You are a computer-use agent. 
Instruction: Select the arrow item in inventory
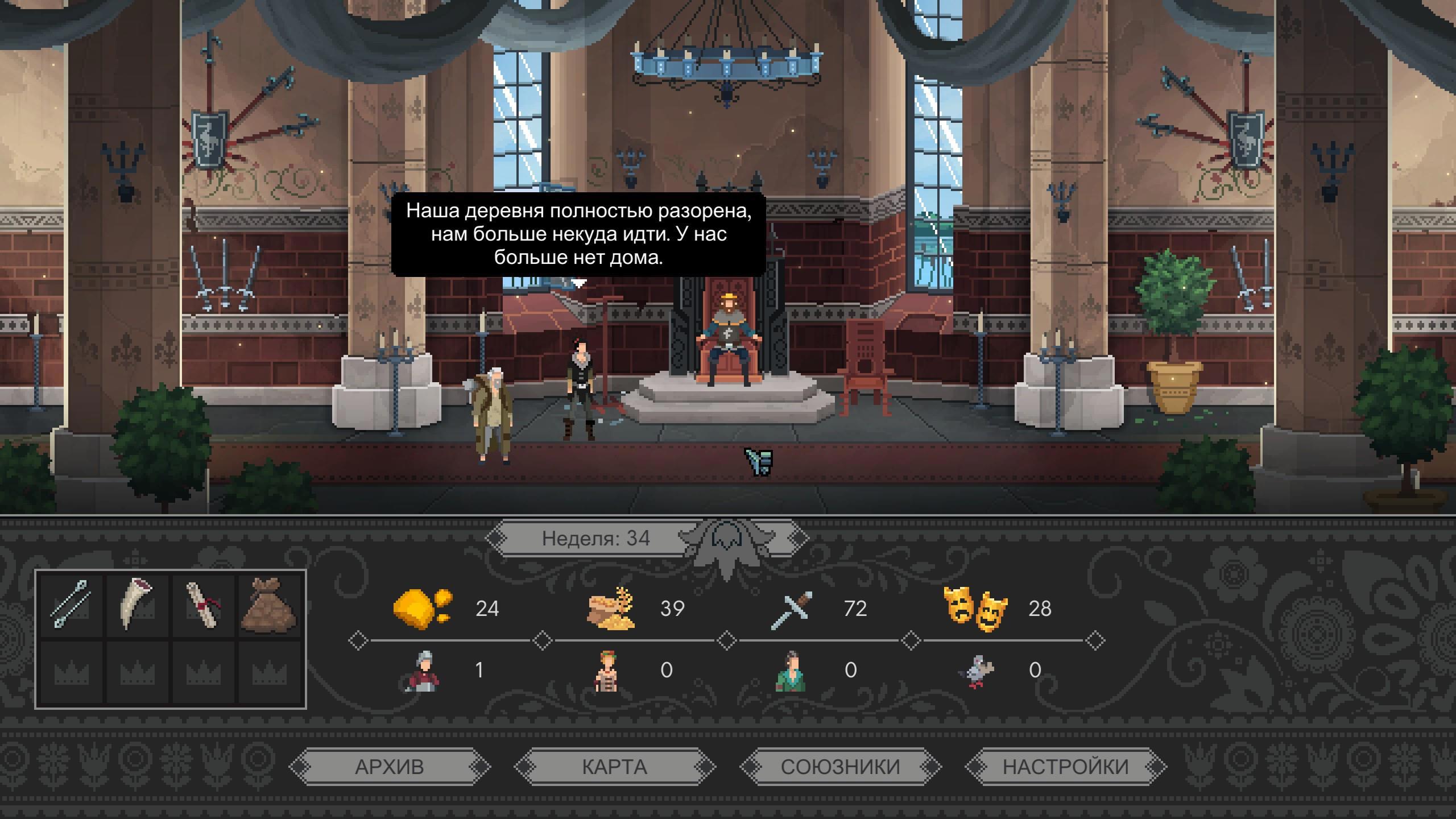[71, 604]
